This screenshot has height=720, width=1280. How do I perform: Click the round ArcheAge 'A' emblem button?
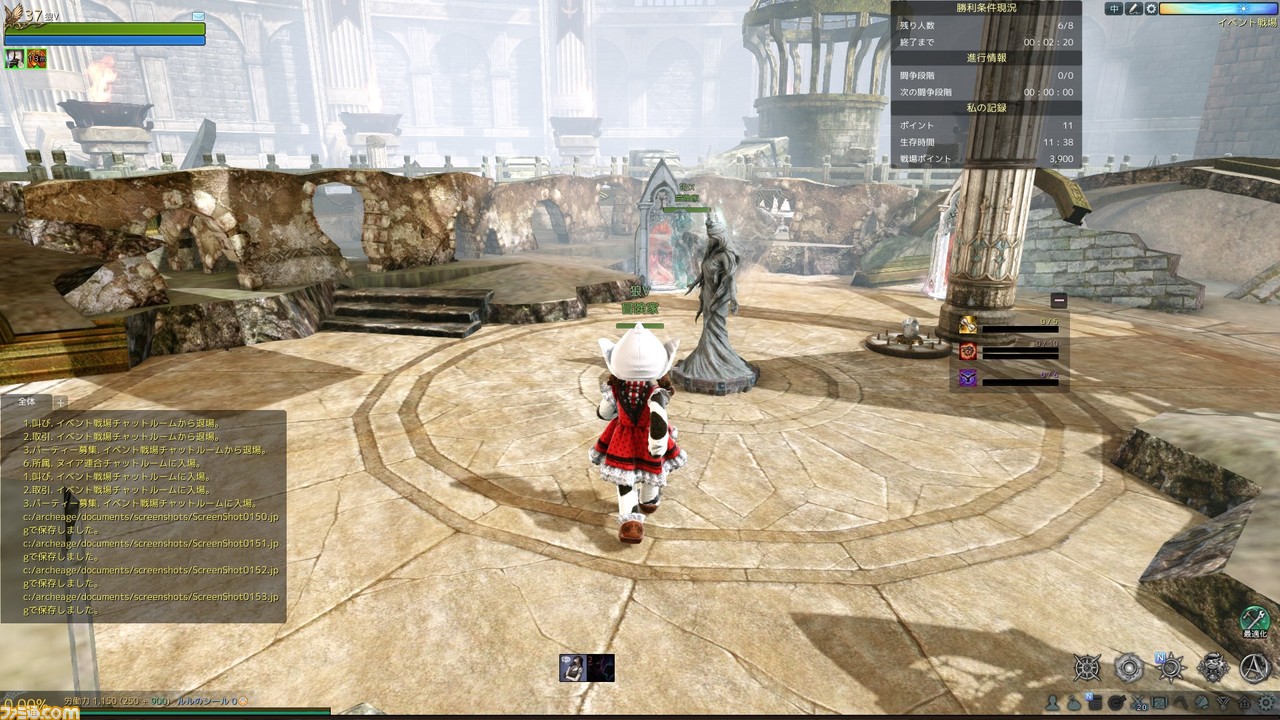coord(1255,667)
